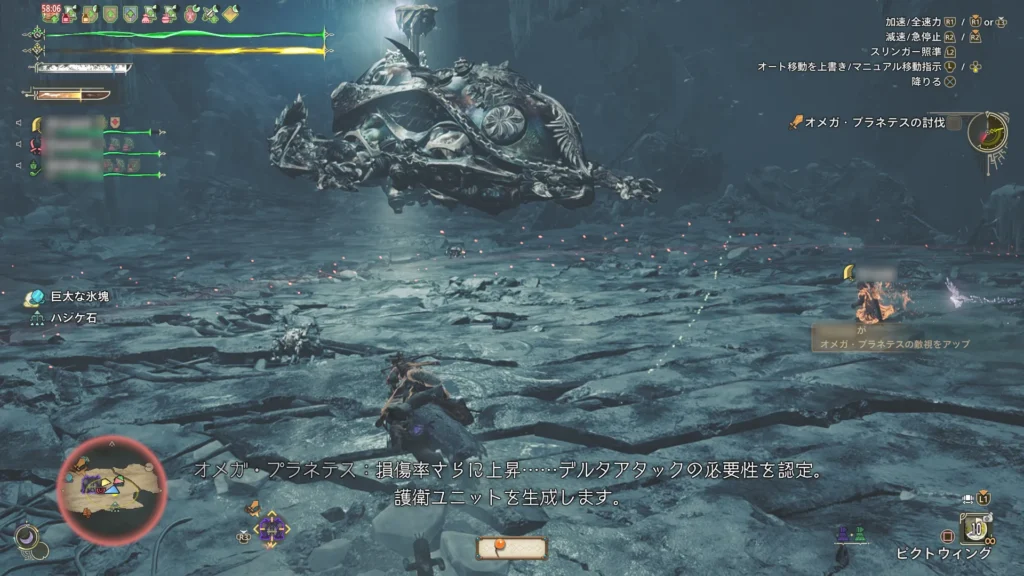
Task: Select the ハジケ石 slinger ammo entry
Action: tap(72, 317)
